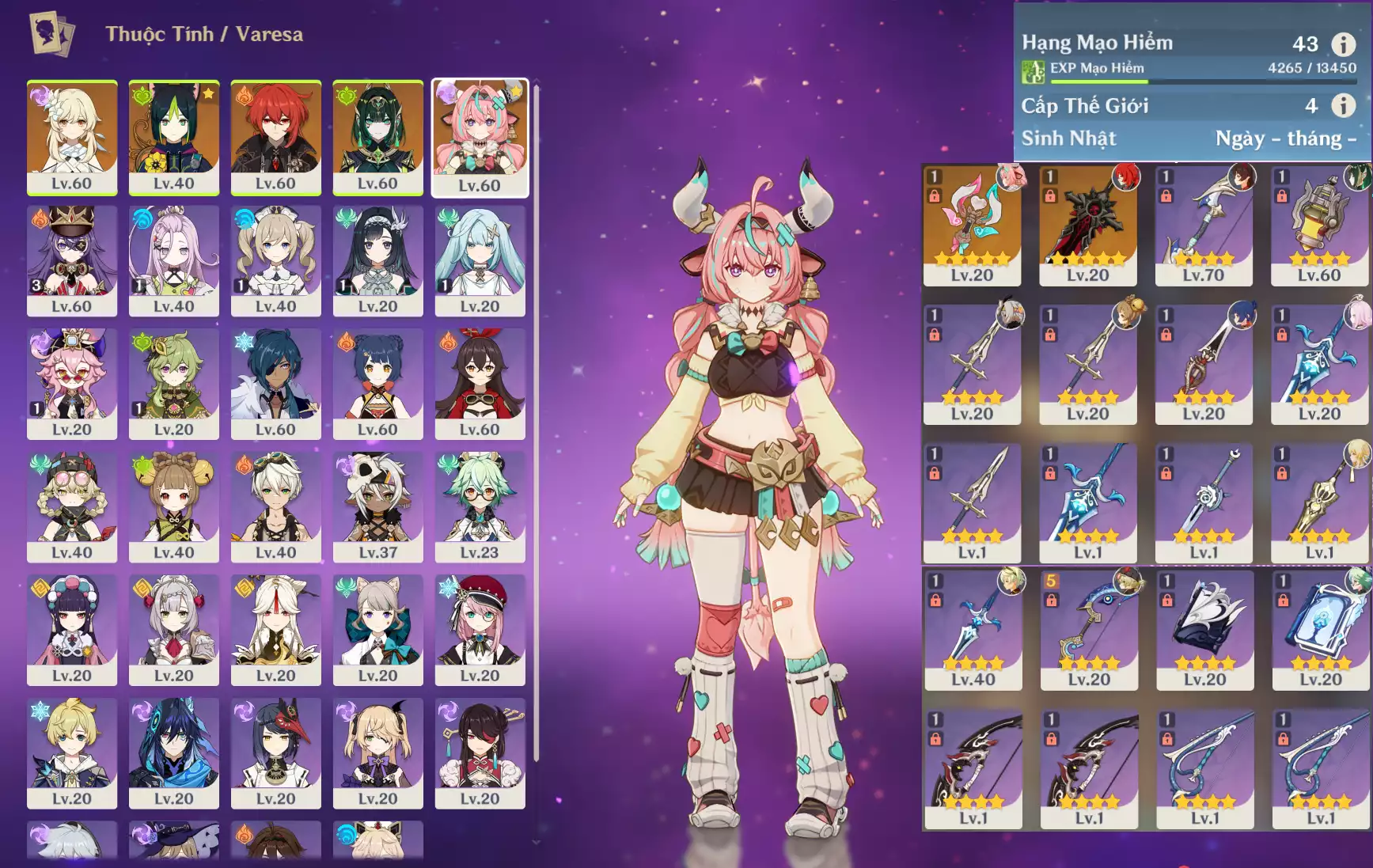Select Bennett's Lv.40 portrait
The image size is (1373, 868).
[275, 506]
